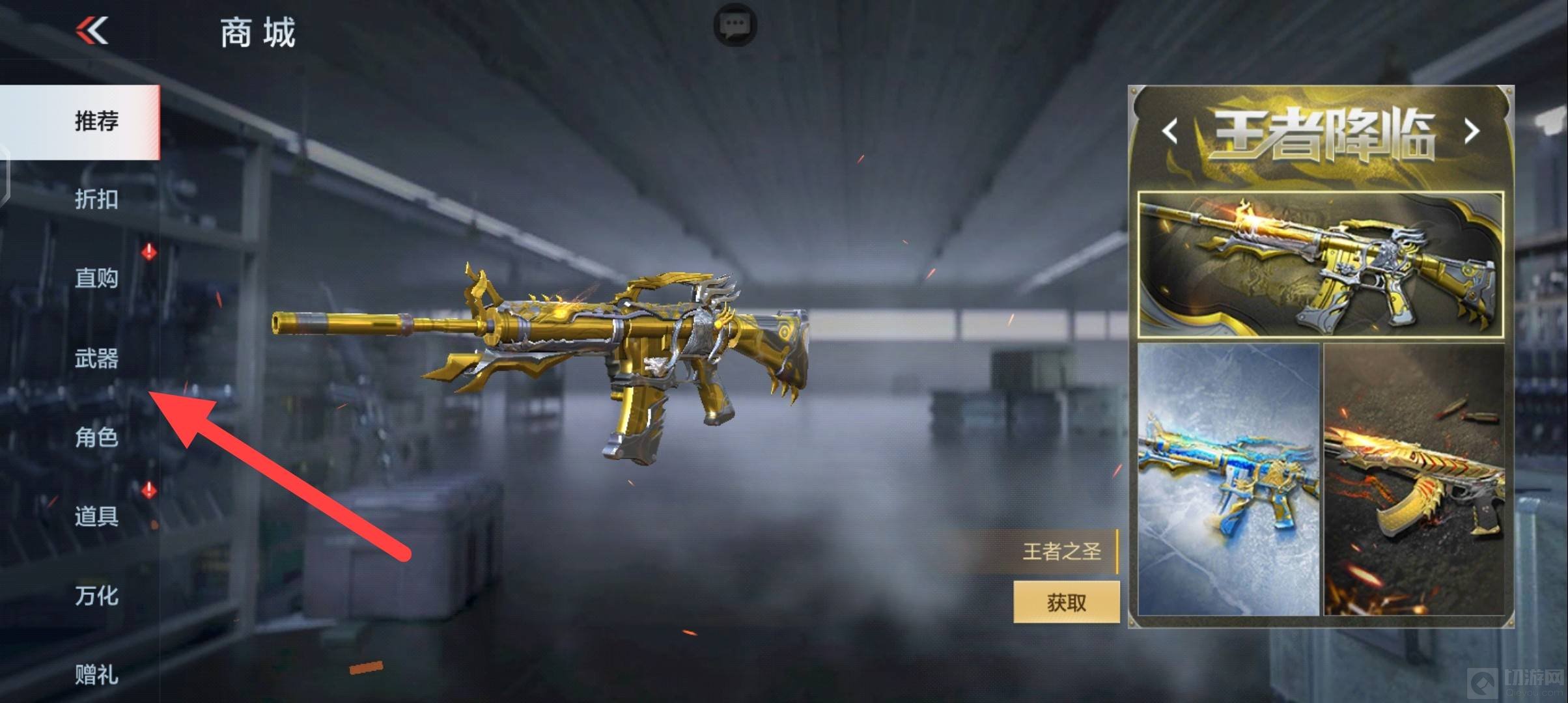Screen dimensions: 1568x703
Task: Open the 直购 direct purchase tab
Action: 96,279
